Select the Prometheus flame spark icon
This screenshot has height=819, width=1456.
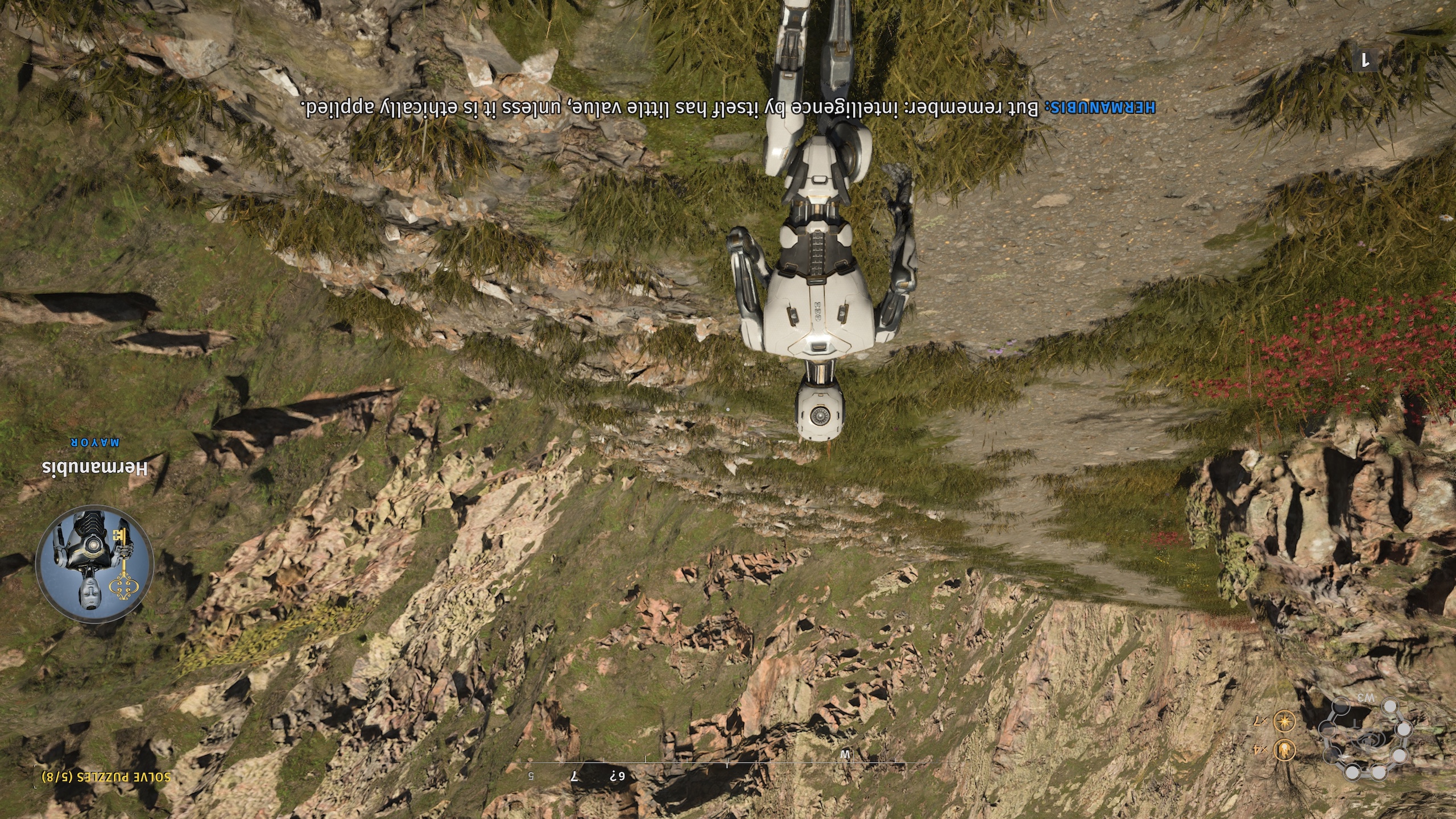(1284, 750)
